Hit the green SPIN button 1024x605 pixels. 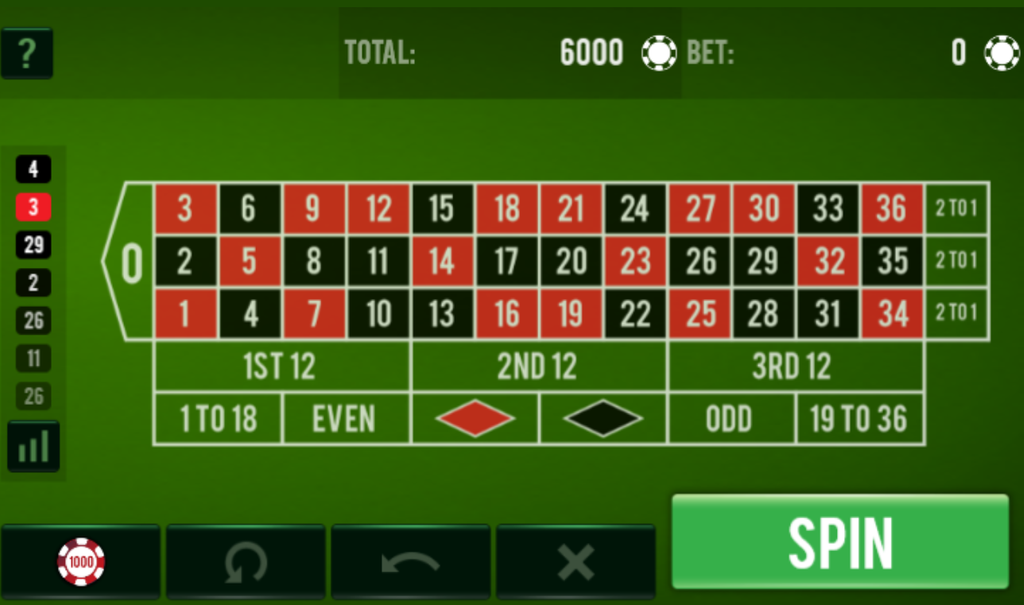[840, 542]
